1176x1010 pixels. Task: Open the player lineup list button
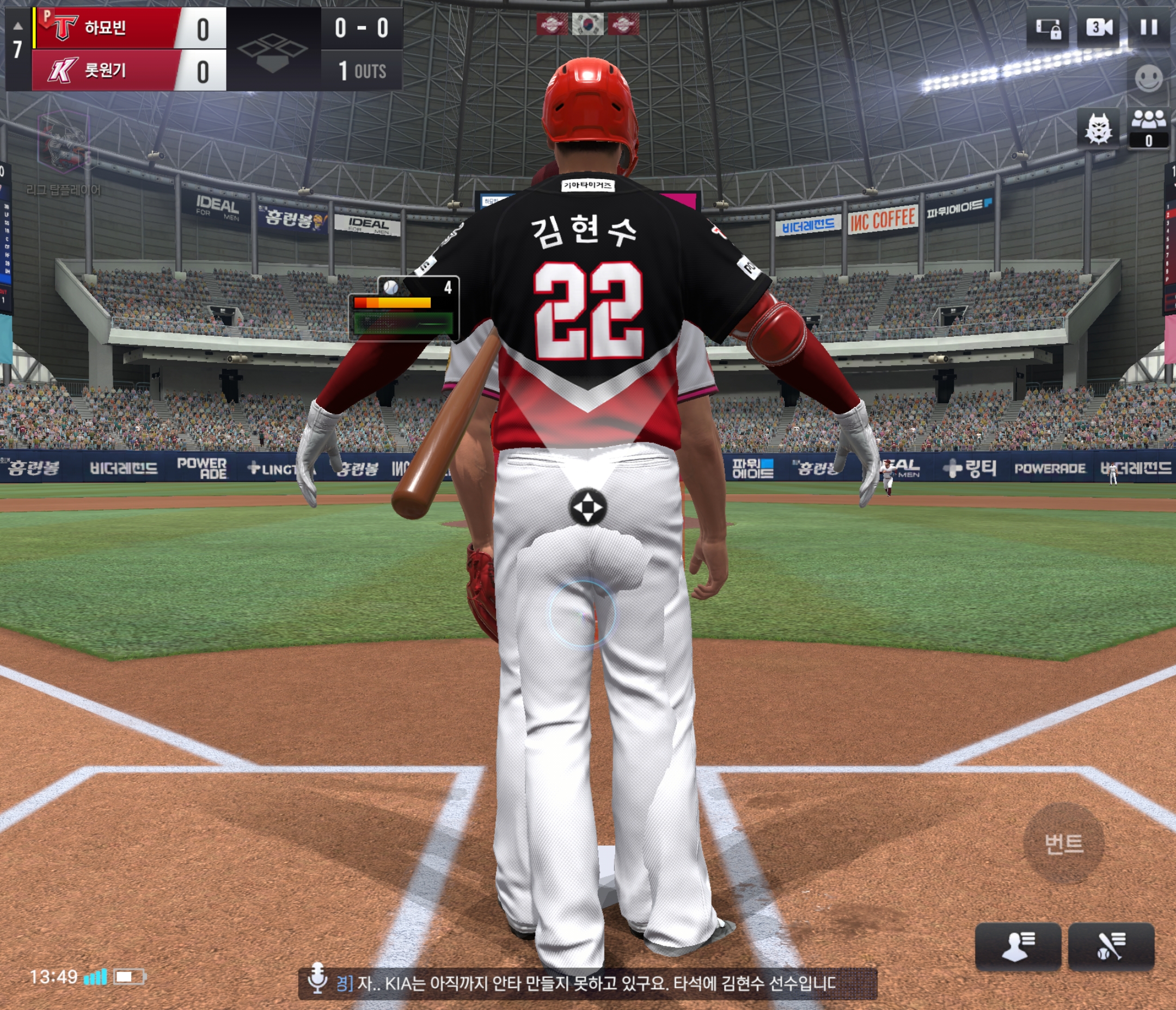1018,947
